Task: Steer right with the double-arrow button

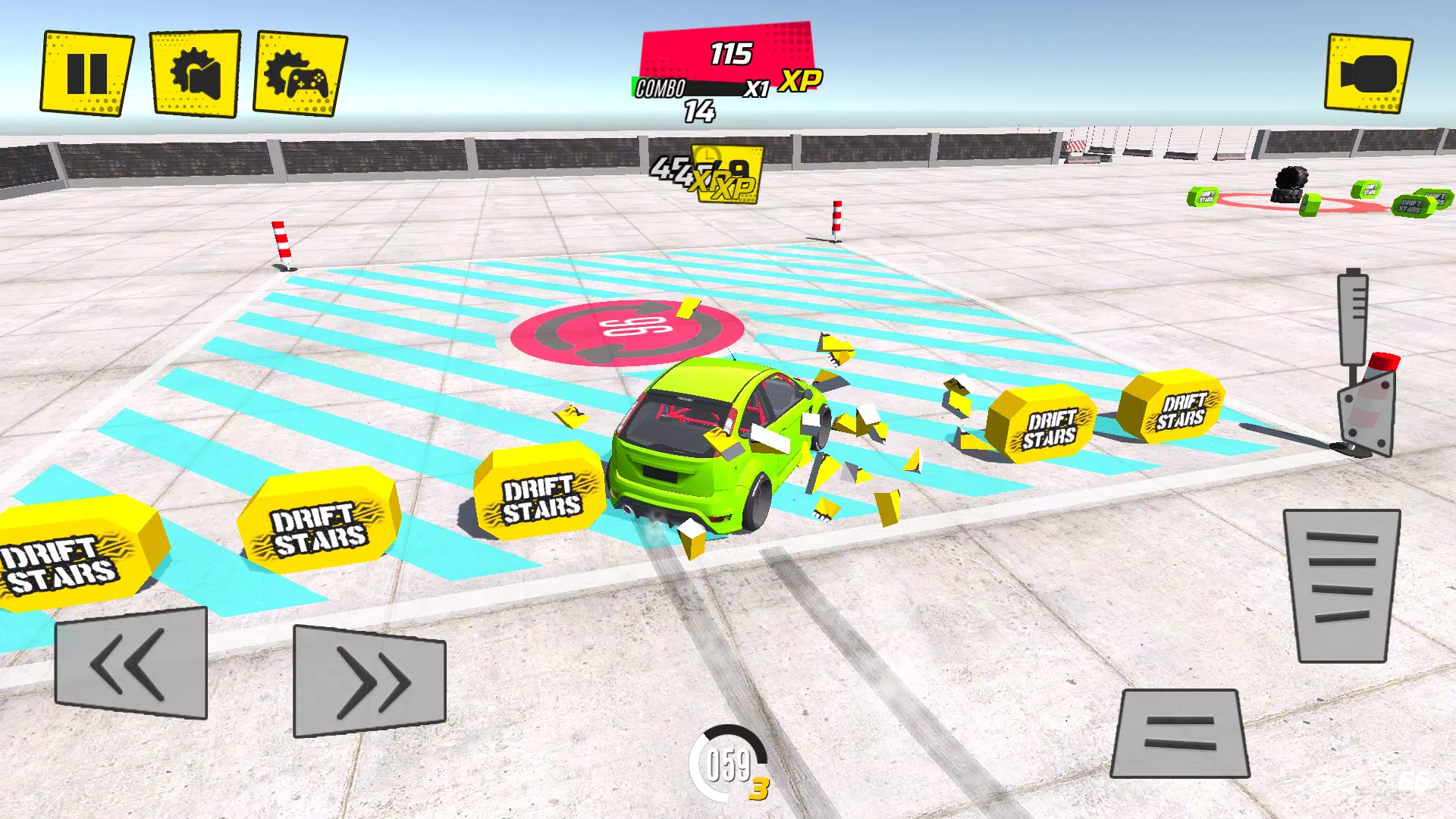Action: click(x=369, y=681)
